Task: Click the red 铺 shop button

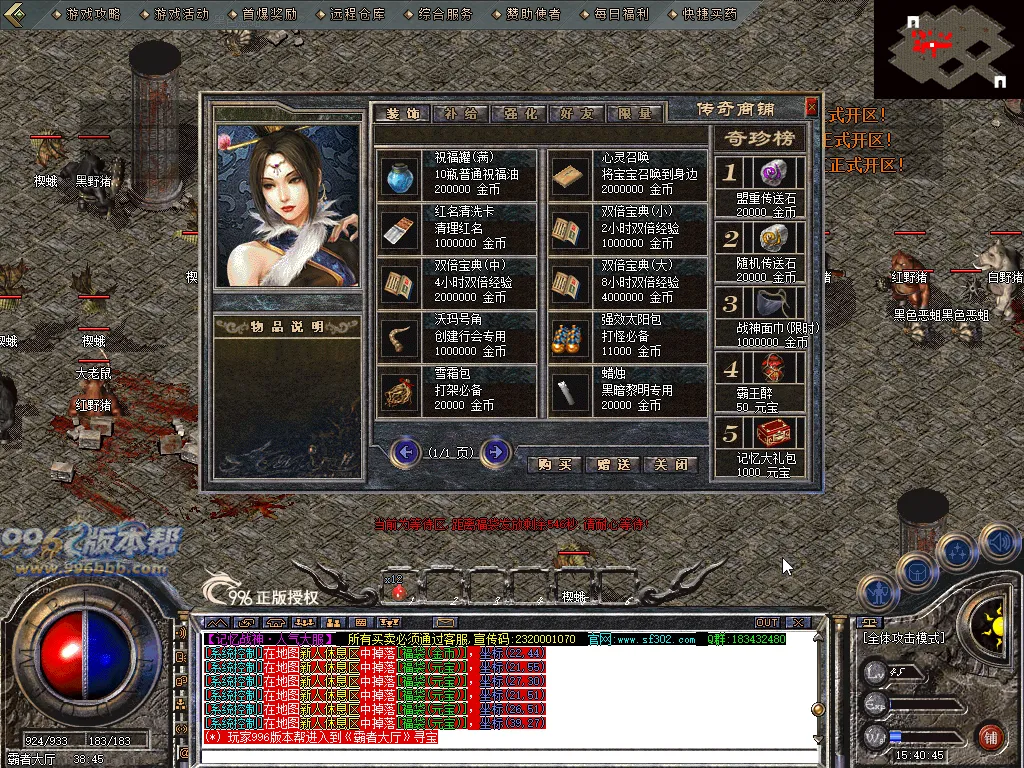Action: [990, 738]
